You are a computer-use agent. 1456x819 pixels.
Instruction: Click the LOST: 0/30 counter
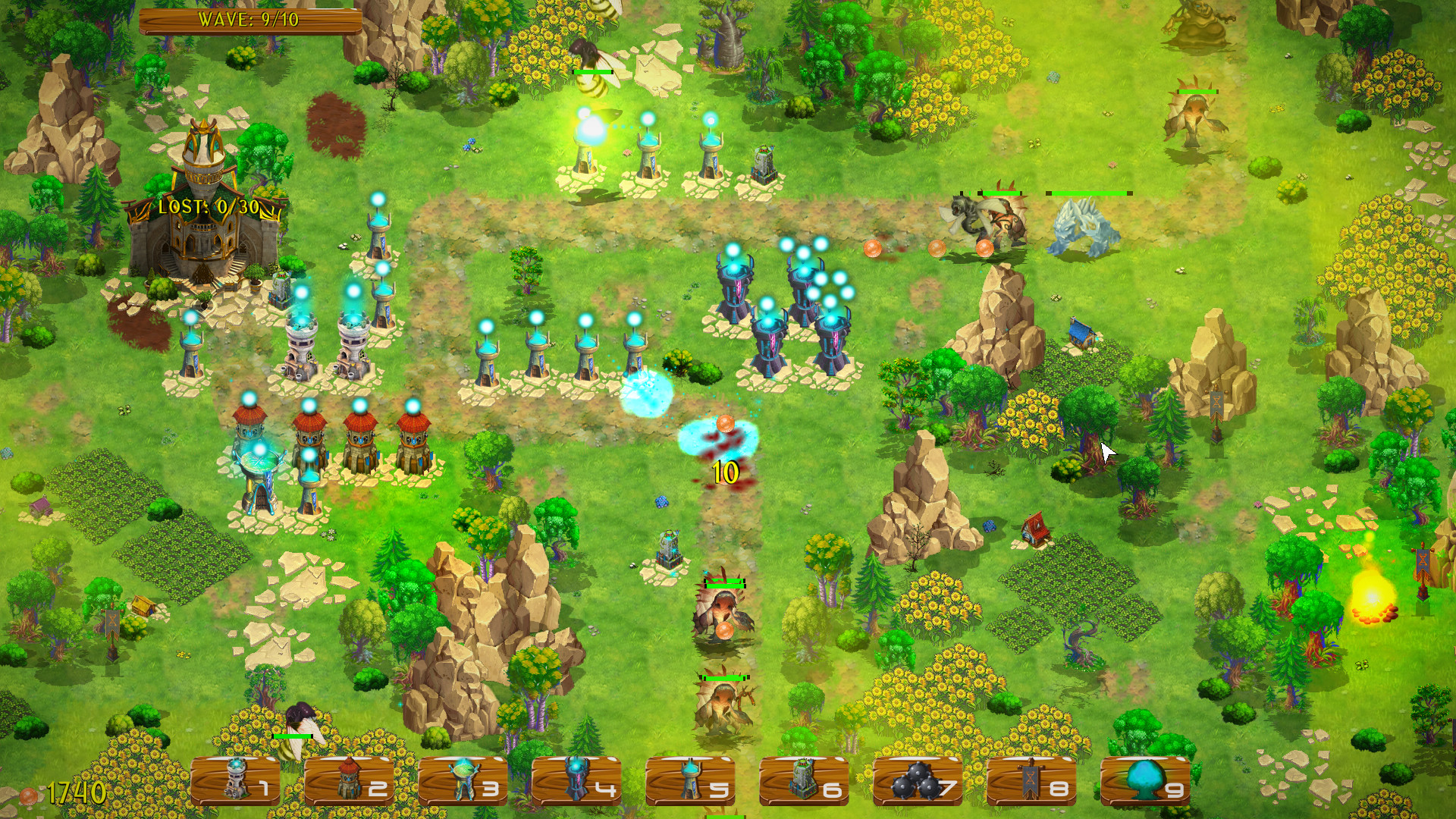207,205
